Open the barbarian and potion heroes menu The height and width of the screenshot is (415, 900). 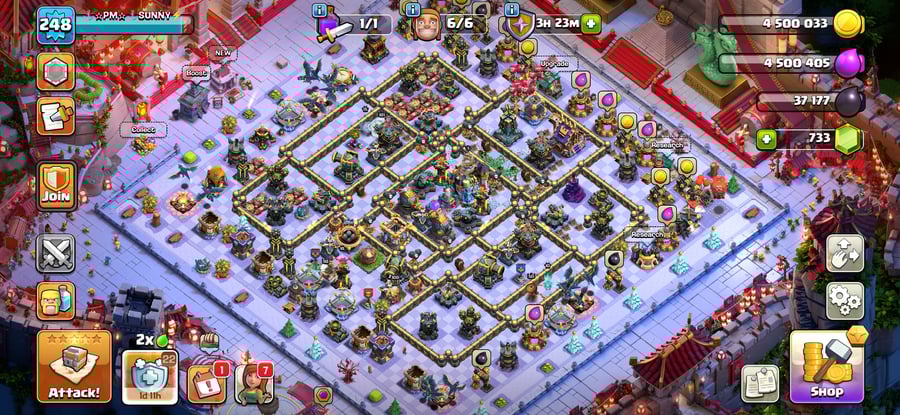pos(56,300)
